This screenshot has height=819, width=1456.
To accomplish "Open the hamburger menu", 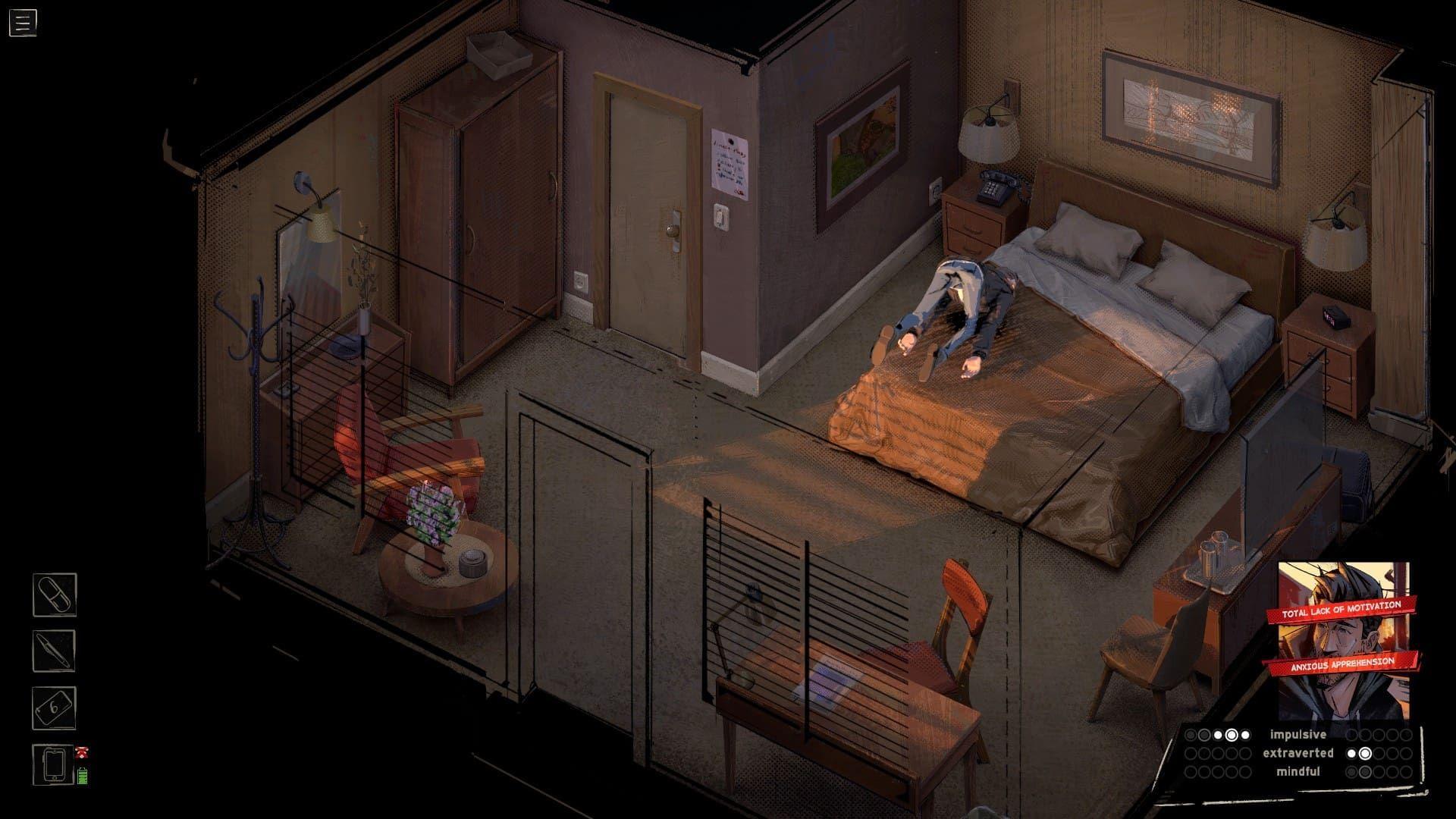I will click(22, 20).
